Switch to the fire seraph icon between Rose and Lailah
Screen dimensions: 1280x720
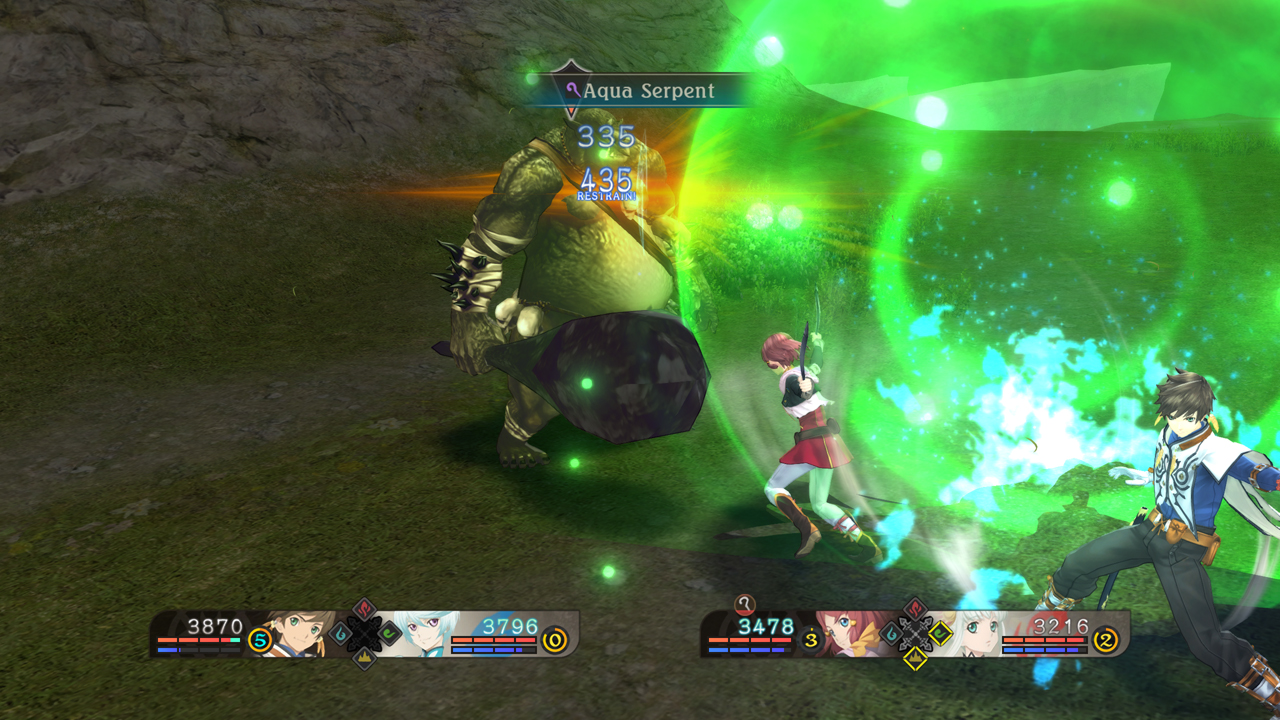pyautogui.click(x=915, y=609)
